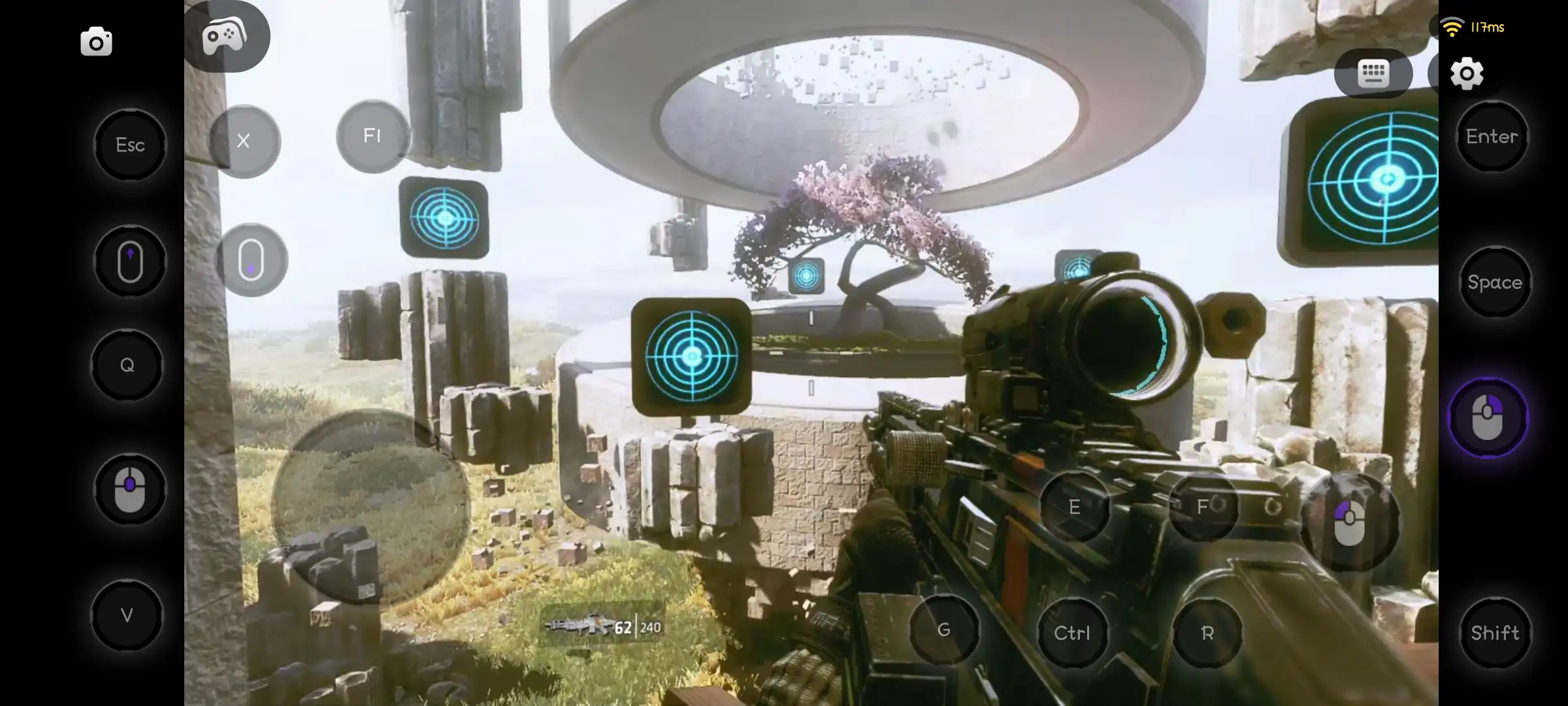Take a screenshot with the camera icon

pyautogui.click(x=96, y=41)
